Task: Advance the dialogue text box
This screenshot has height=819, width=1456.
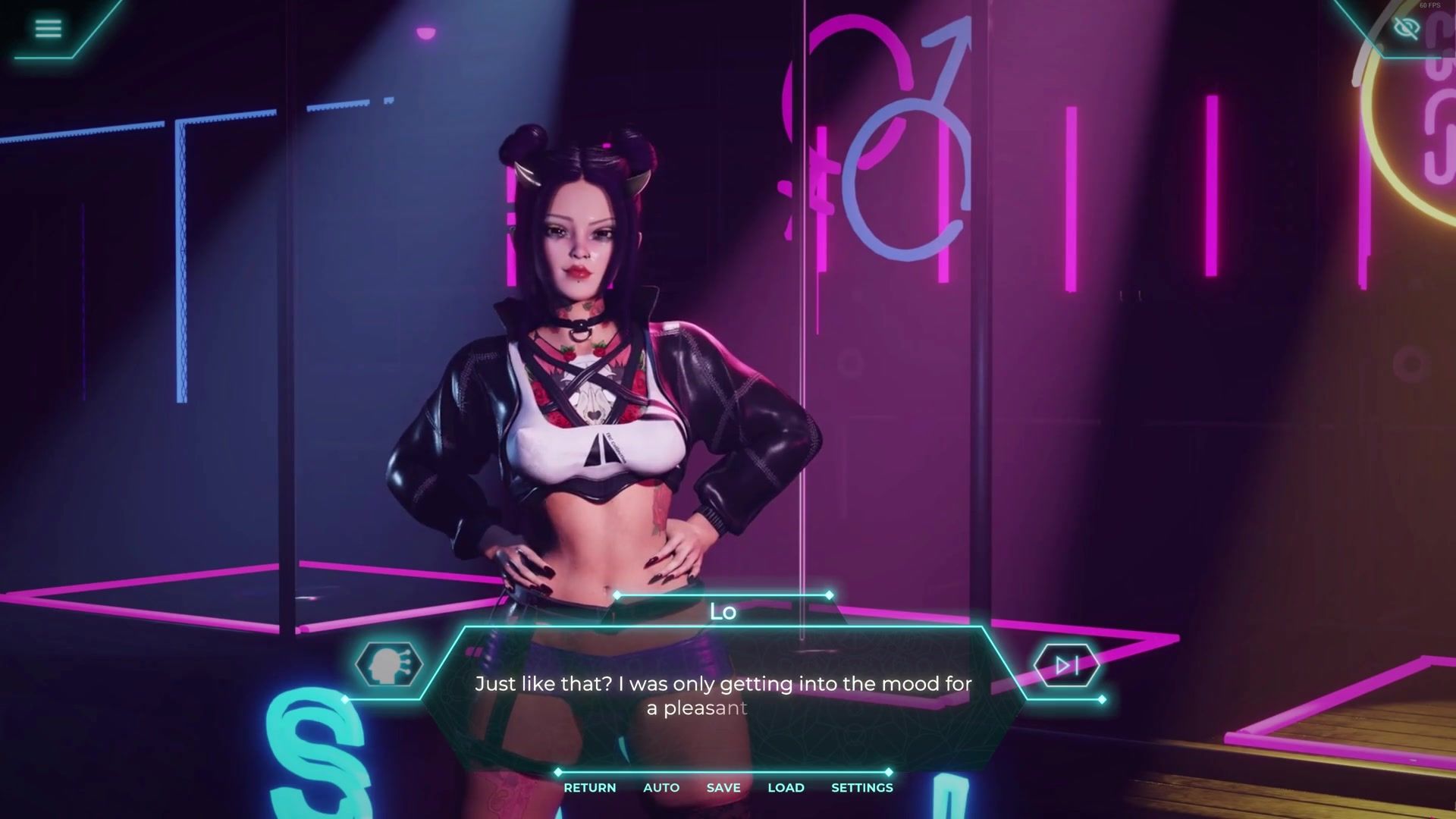Action: [723, 695]
